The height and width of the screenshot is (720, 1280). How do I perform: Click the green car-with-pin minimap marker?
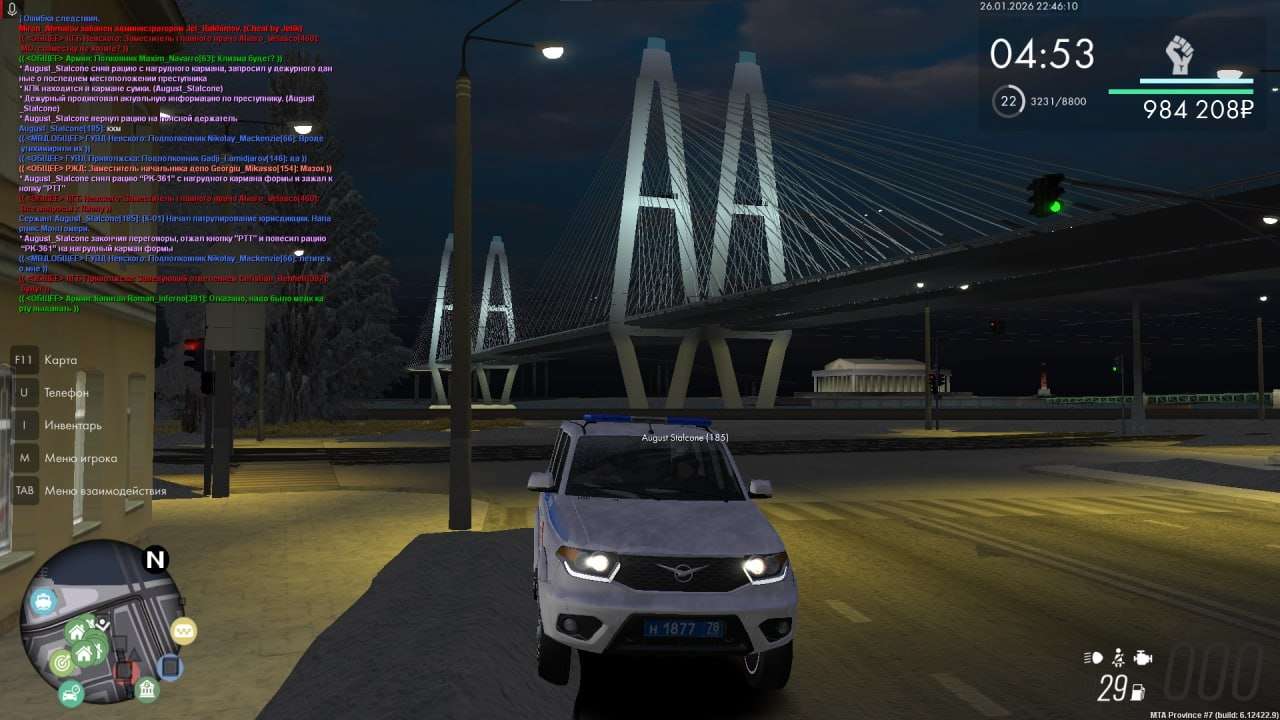pyautogui.click(x=70, y=691)
